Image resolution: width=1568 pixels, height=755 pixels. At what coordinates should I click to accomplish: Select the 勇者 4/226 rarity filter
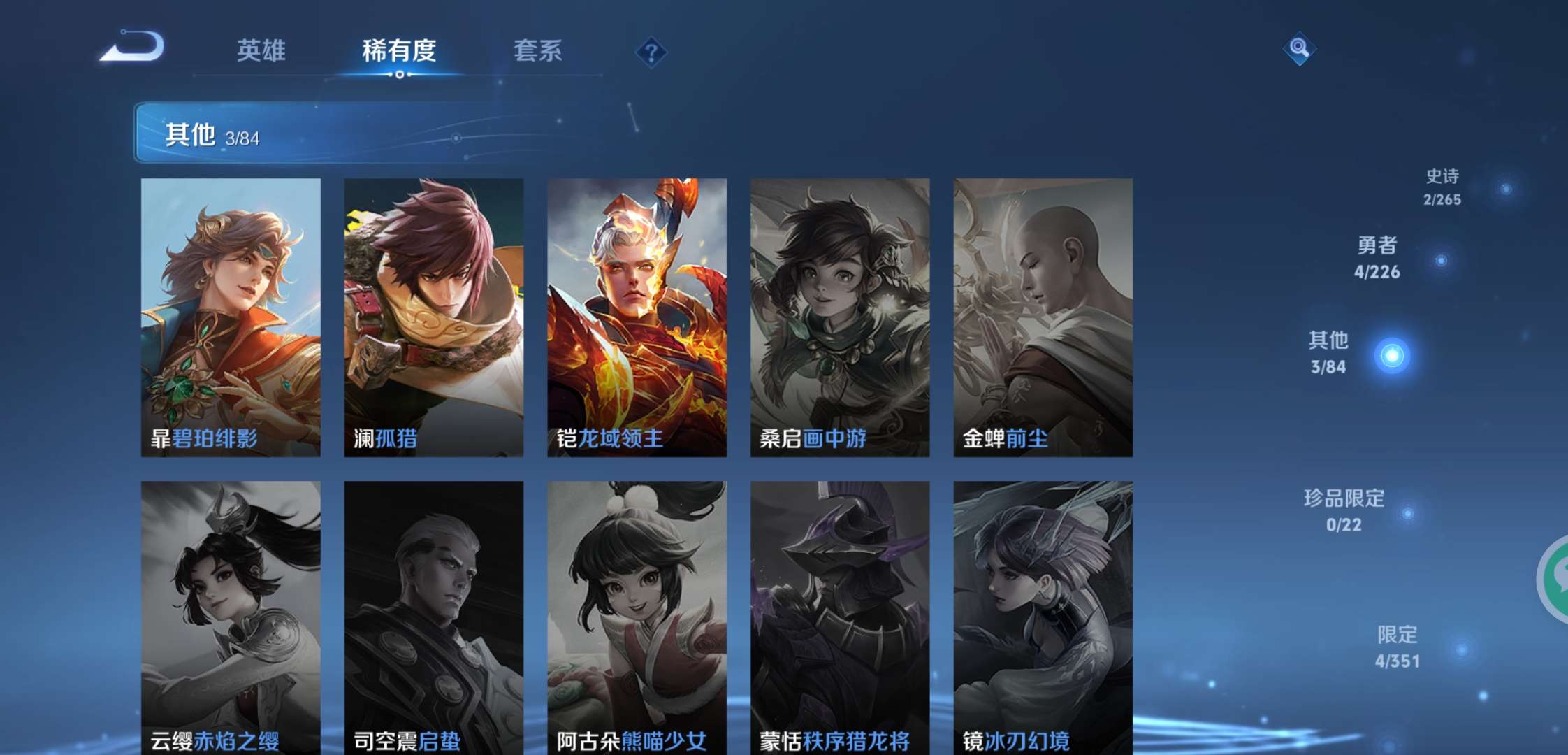(1379, 259)
